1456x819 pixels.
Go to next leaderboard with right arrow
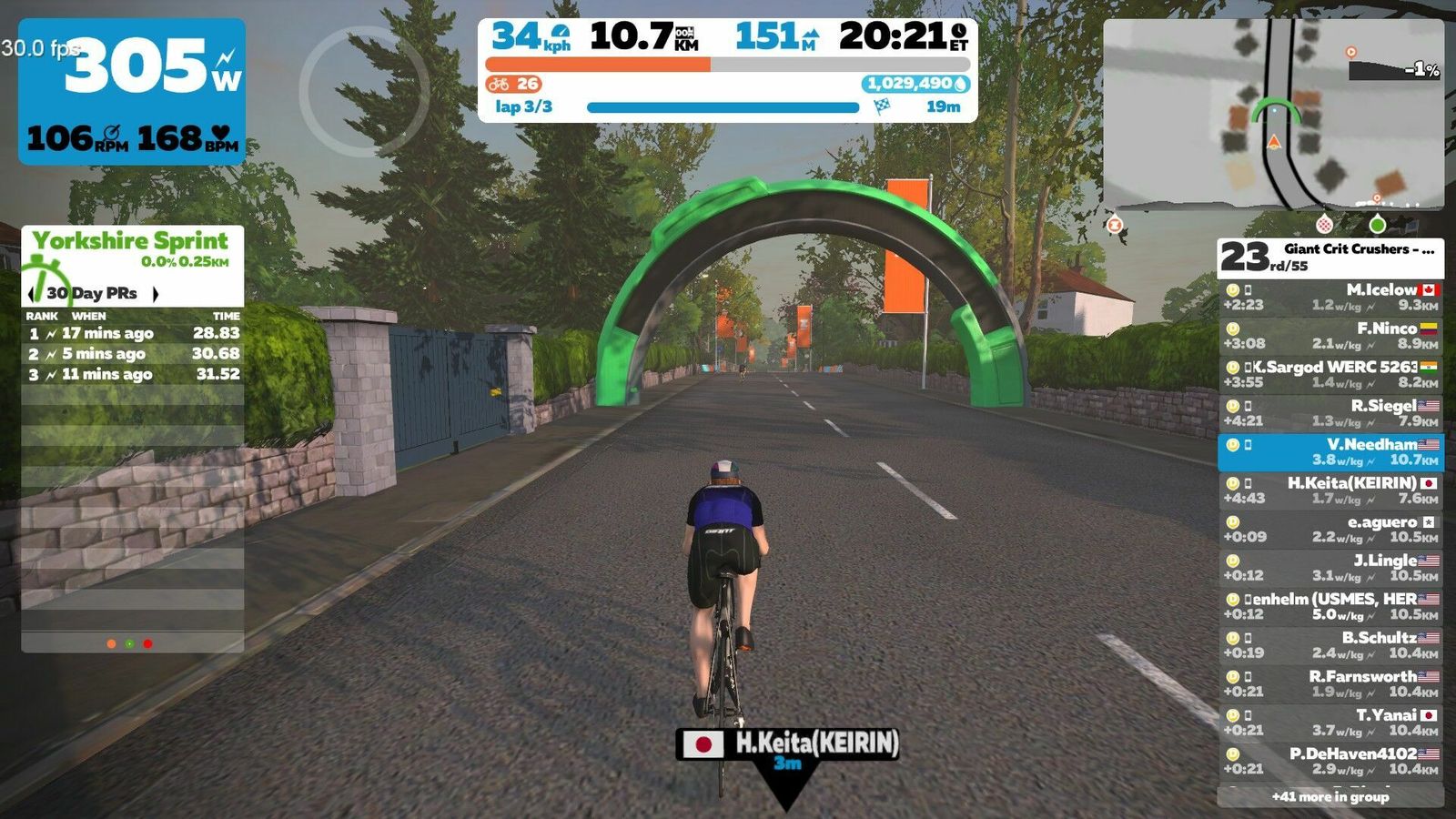pyautogui.click(x=156, y=293)
